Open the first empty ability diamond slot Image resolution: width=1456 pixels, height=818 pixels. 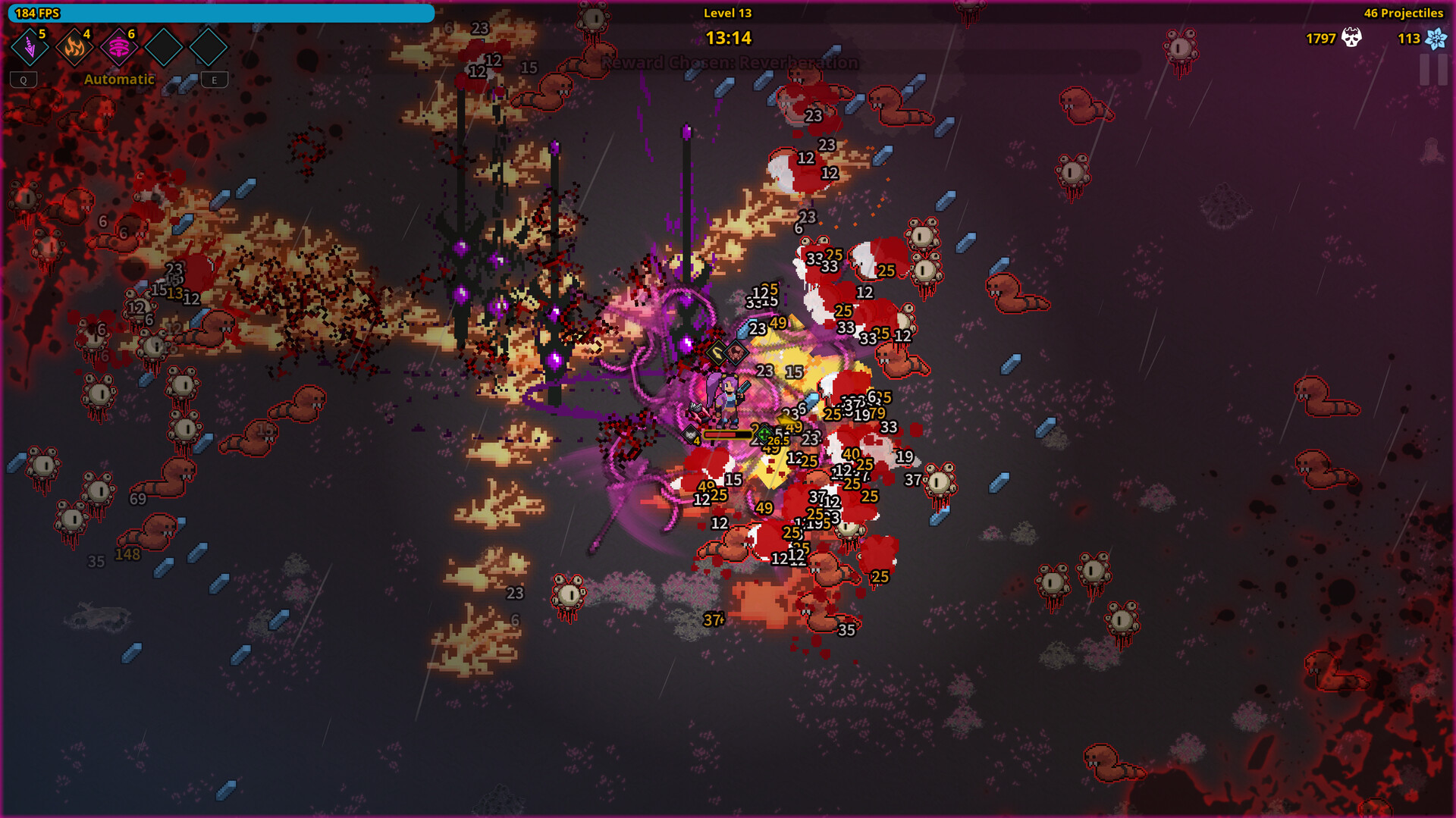pos(164,47)
